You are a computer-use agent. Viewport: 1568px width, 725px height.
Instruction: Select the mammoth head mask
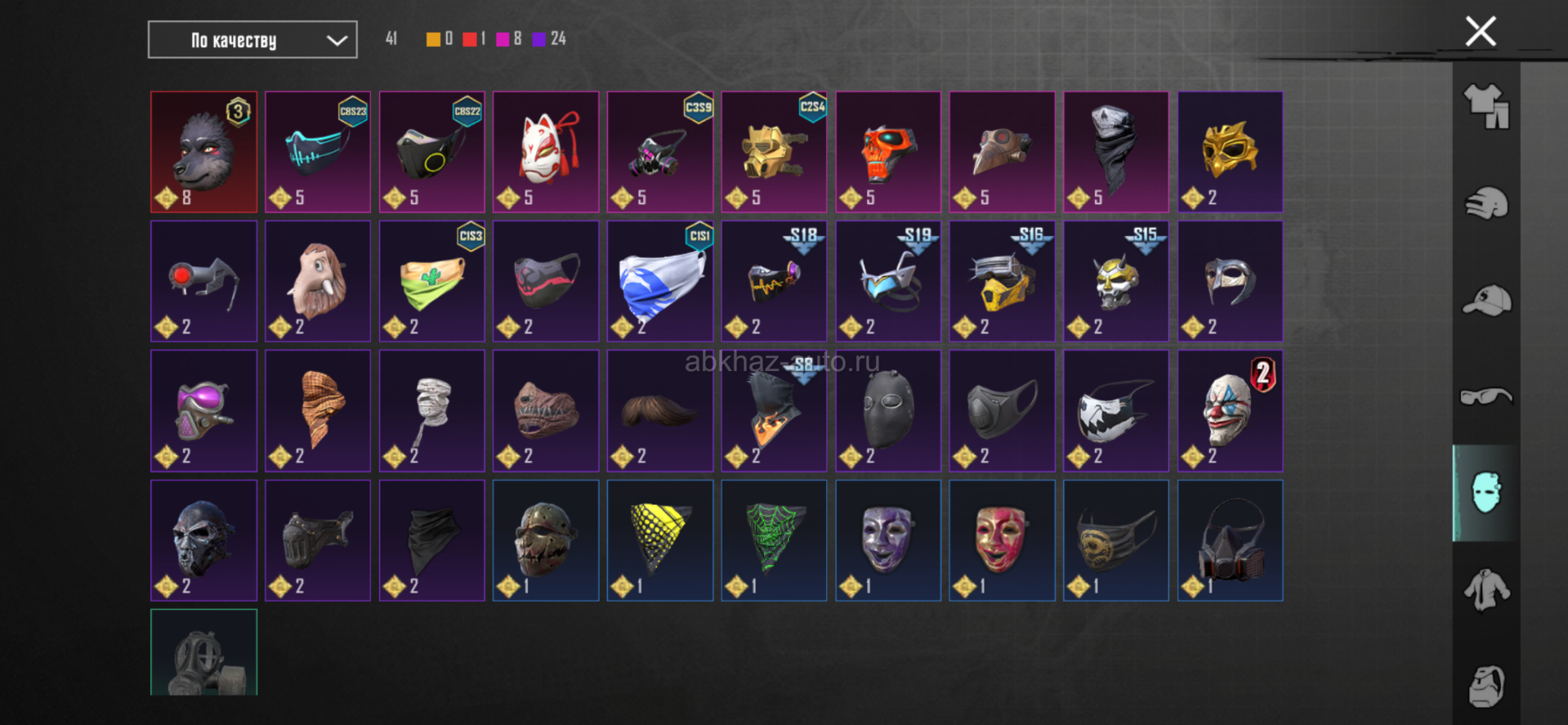318,281
